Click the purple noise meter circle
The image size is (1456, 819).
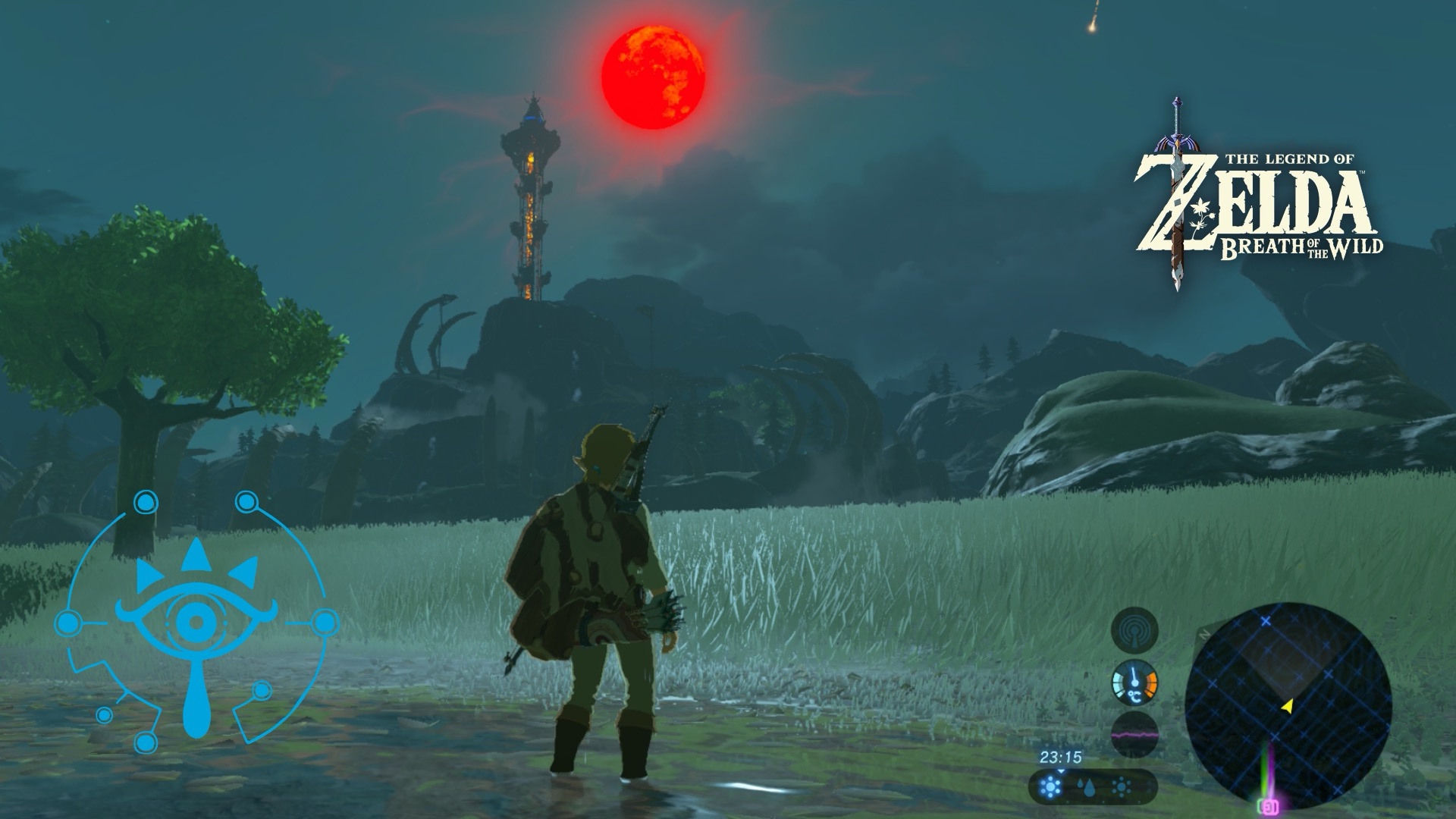point(1134,734)
